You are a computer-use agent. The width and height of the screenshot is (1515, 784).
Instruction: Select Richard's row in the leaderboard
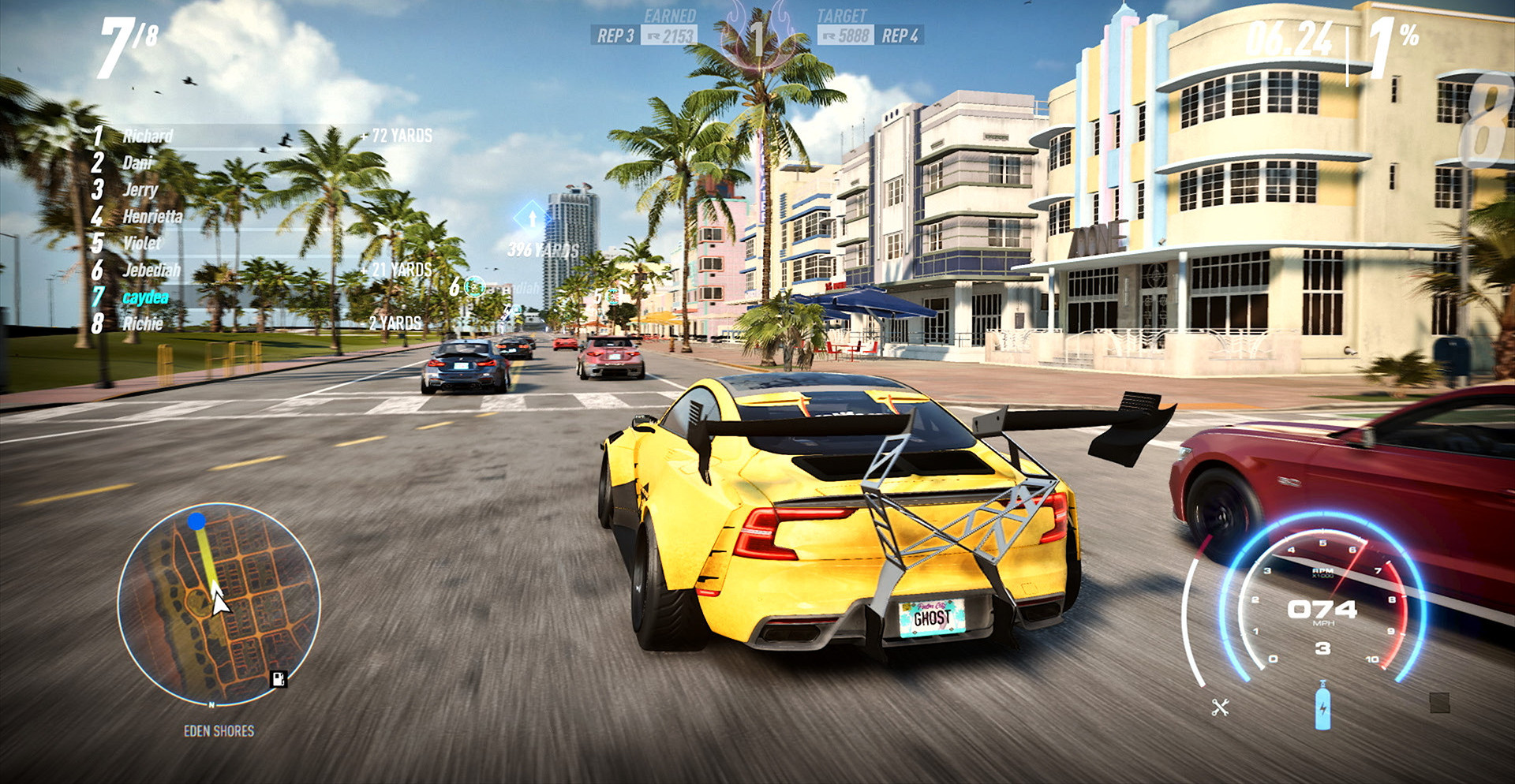point(148,136)
